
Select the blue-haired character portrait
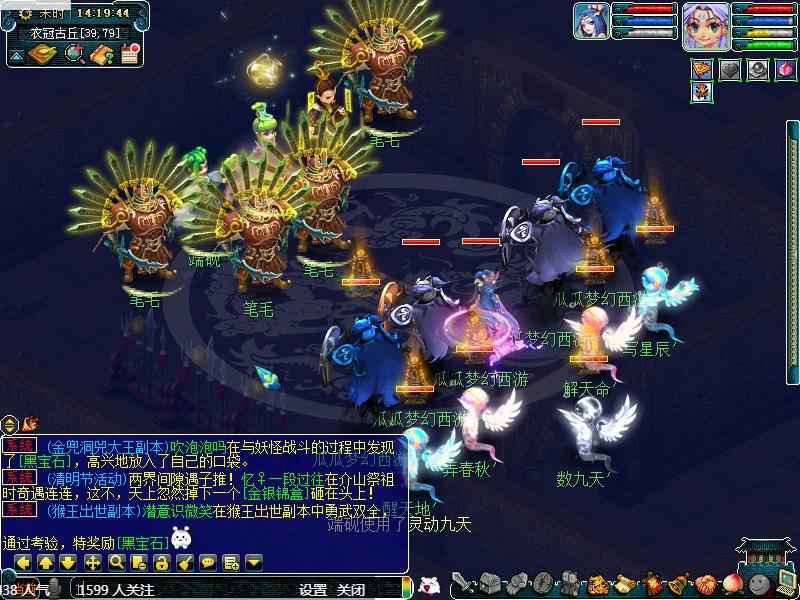(x=591, y=22)
